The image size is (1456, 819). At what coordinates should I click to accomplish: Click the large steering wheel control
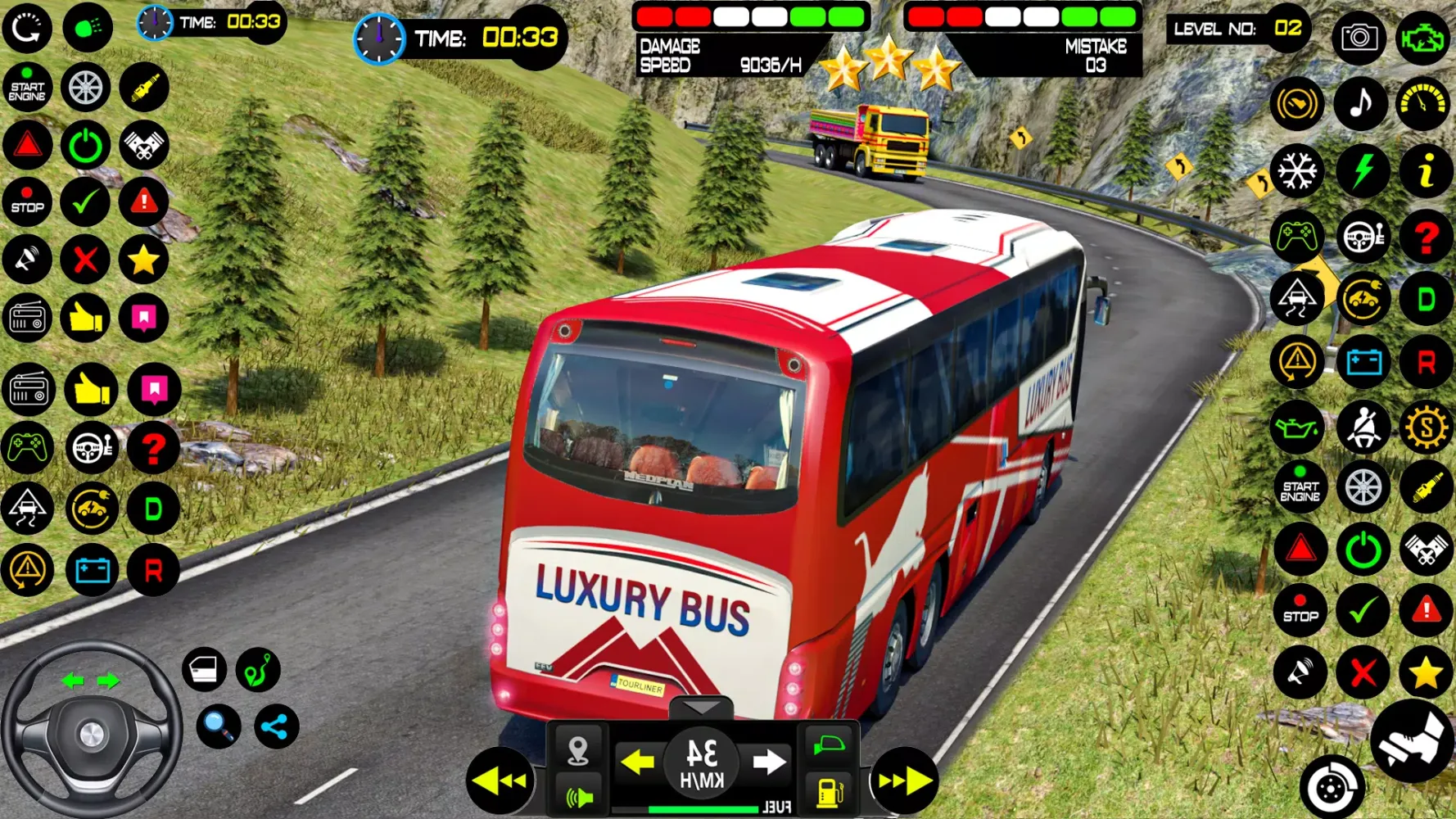[91, 731]
